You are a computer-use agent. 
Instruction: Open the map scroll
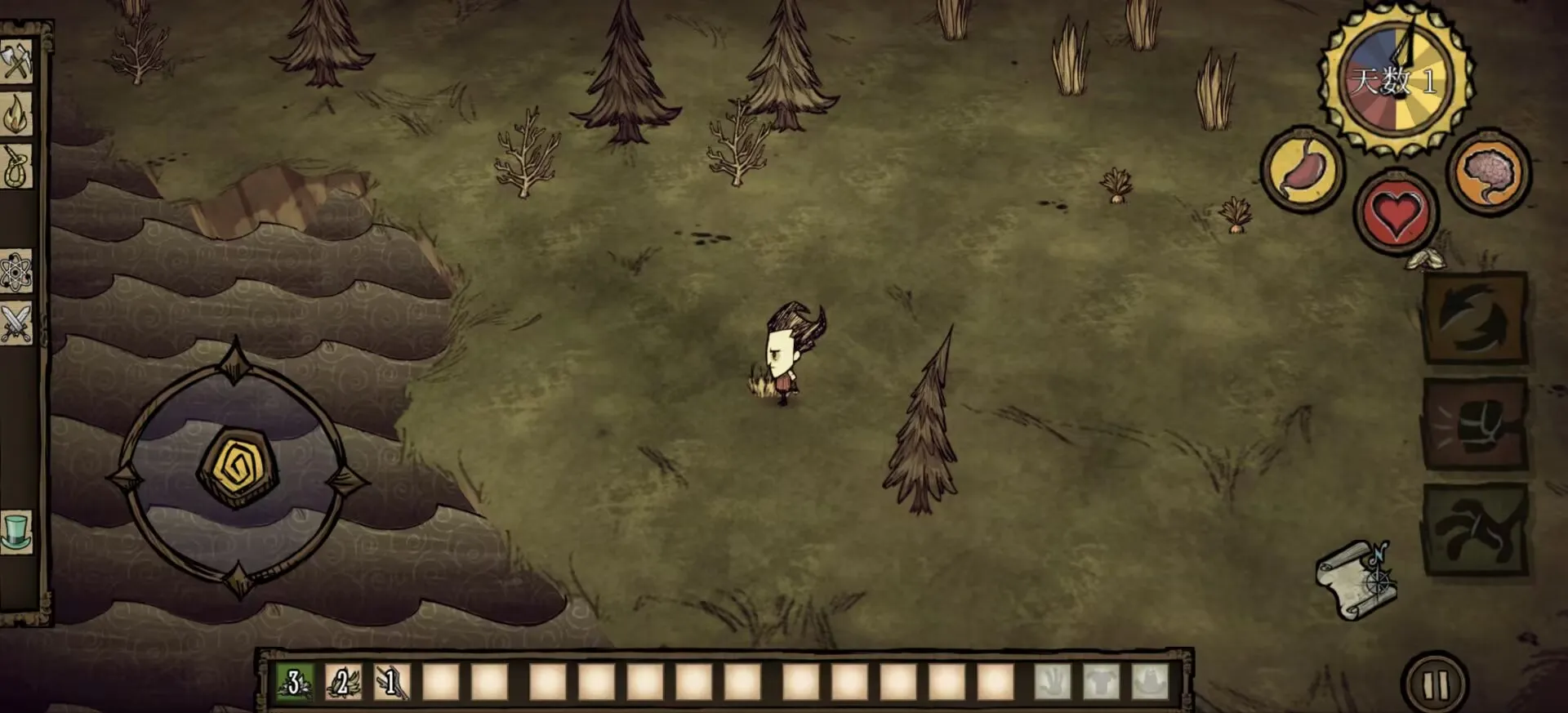(1356, 579)
